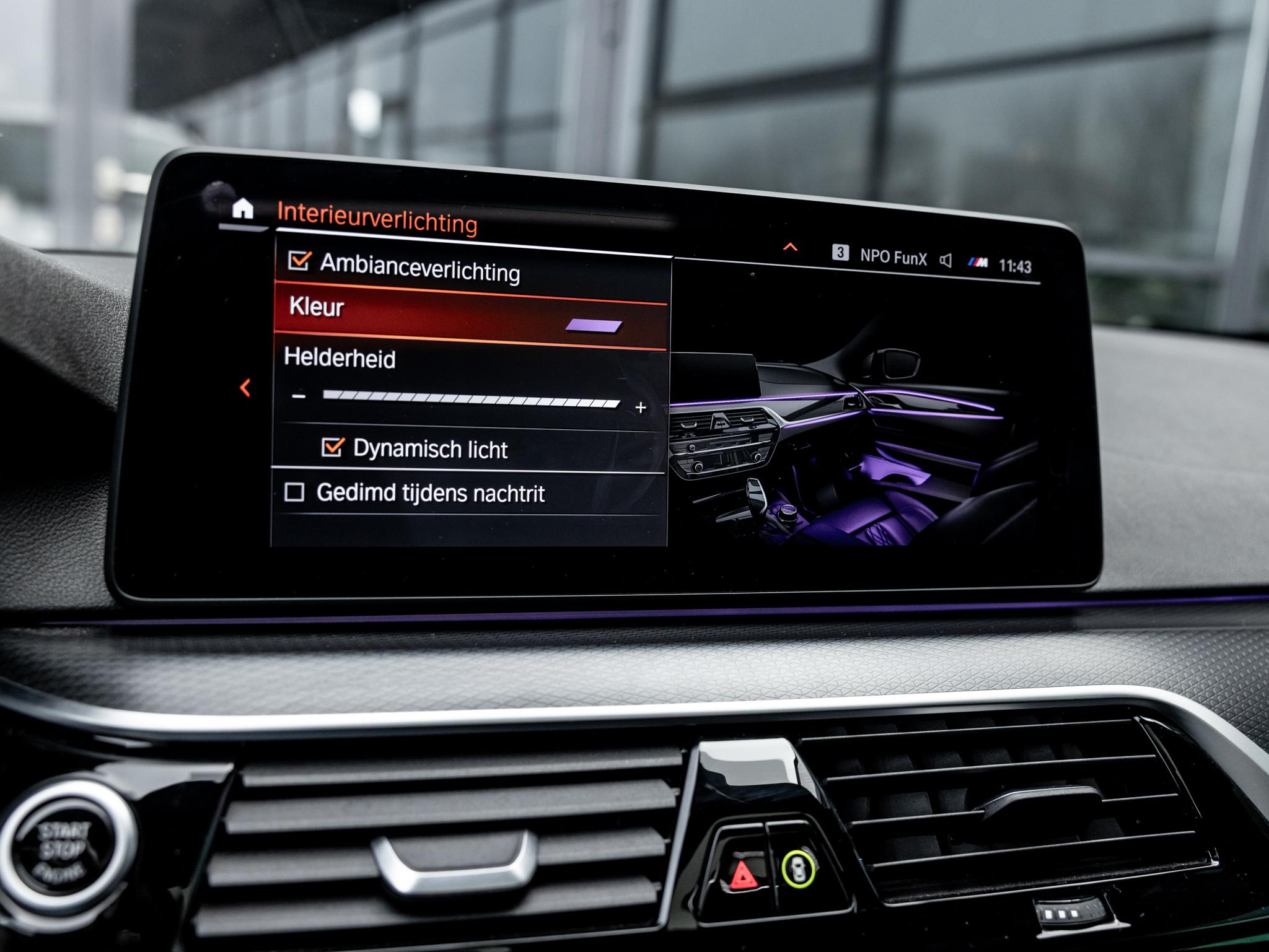Image resolution: width=1269 pixels, height=952 pixels.
Task: Toggle the Dynamisch licht checkbox
Action: click(333, 447)
